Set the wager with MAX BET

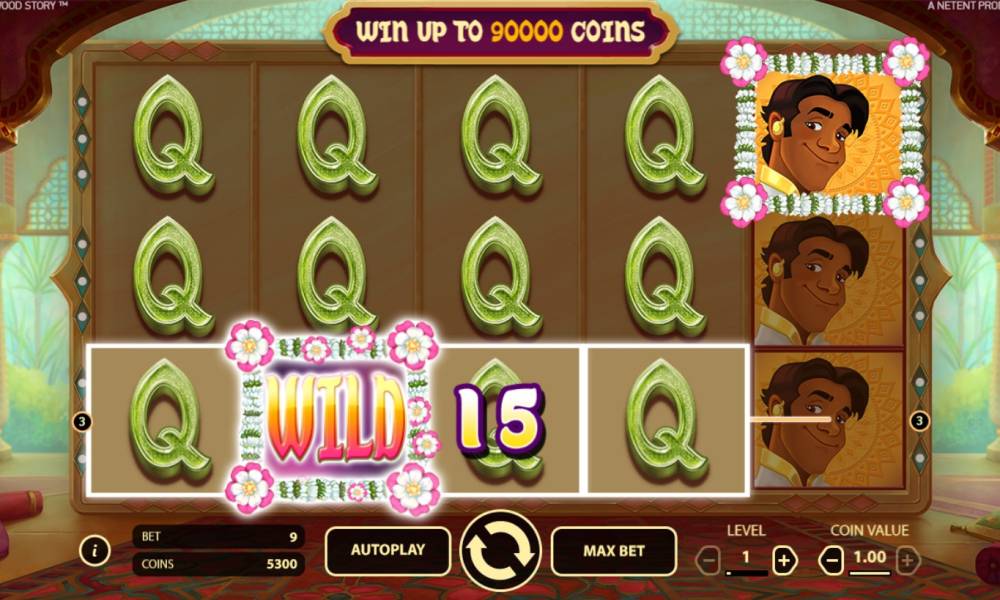(613, 550)
